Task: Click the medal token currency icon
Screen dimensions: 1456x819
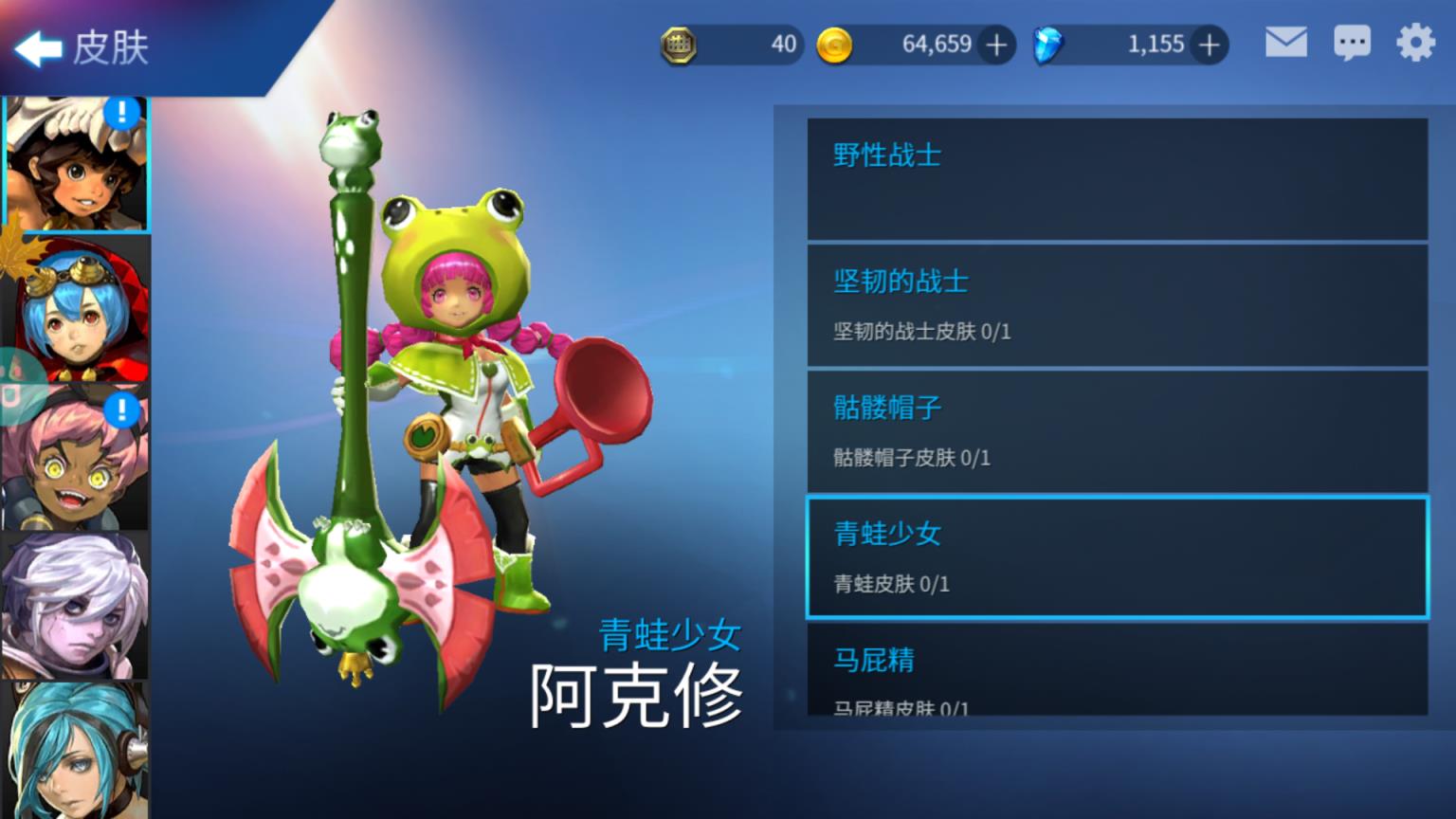Action: [x=679, y=44]
